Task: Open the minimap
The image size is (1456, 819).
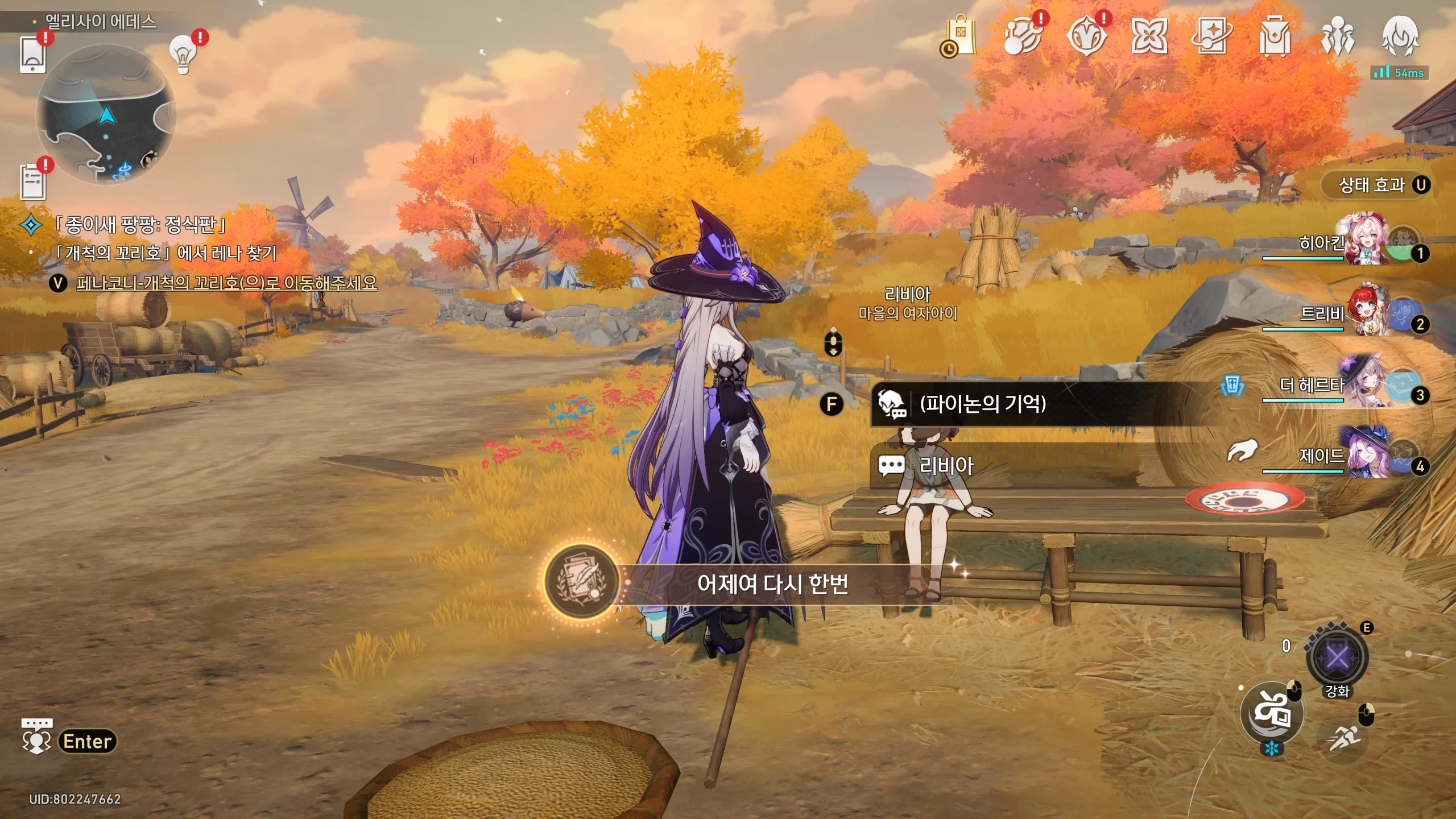Action: click(x=106, y=114)
